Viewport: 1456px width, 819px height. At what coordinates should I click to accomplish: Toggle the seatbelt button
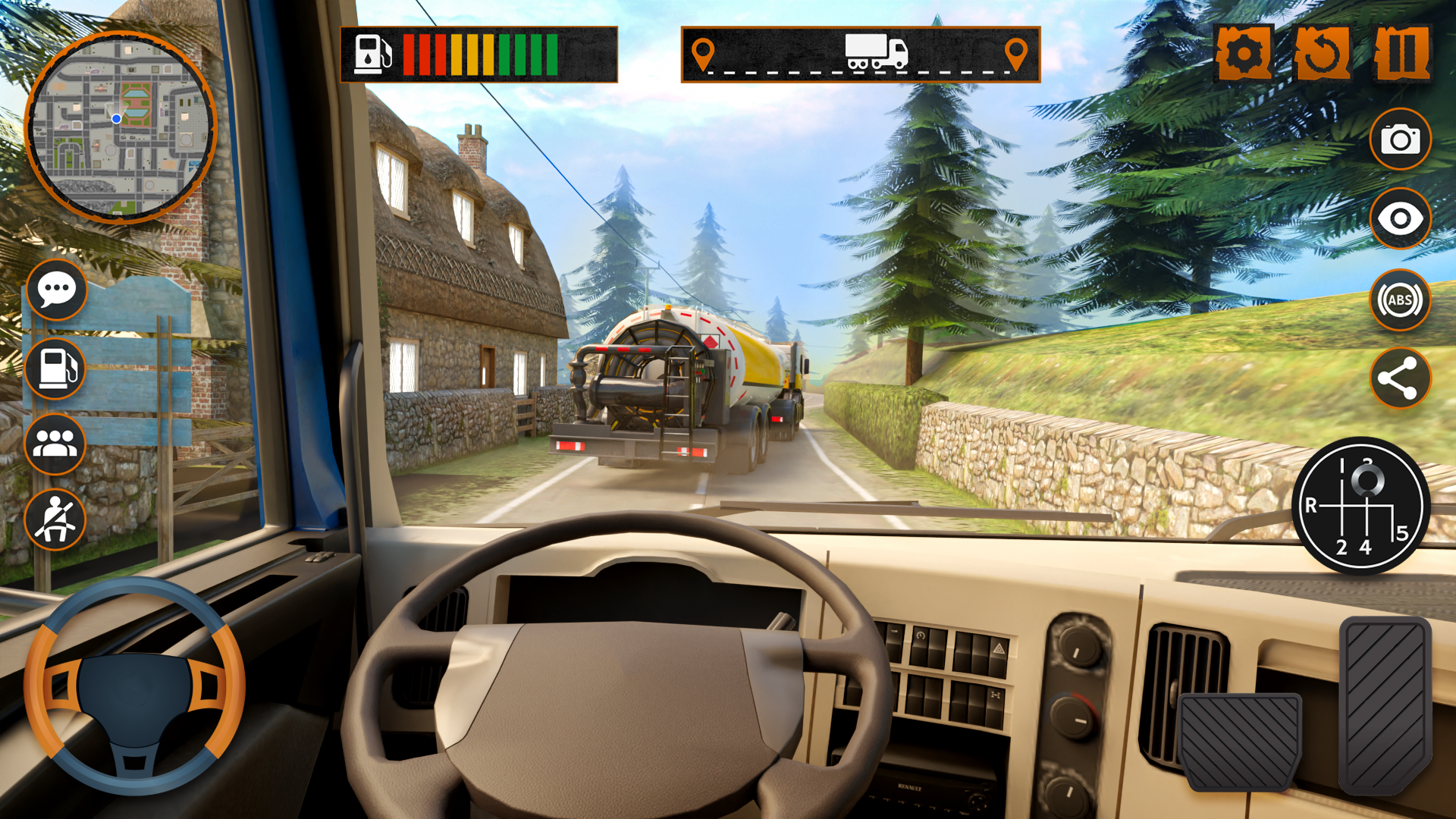[55, 519]
